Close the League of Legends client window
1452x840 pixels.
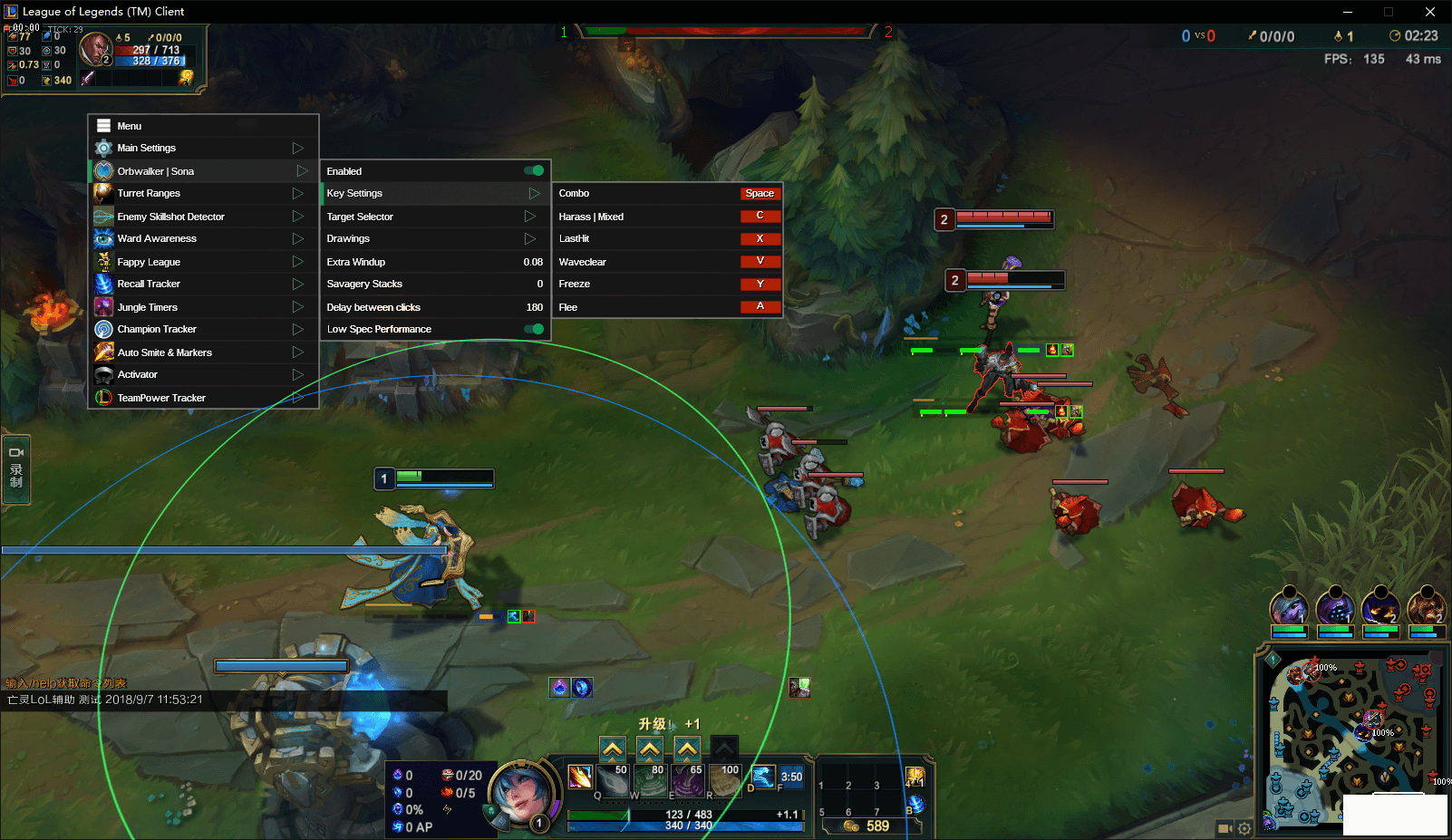1430,12
